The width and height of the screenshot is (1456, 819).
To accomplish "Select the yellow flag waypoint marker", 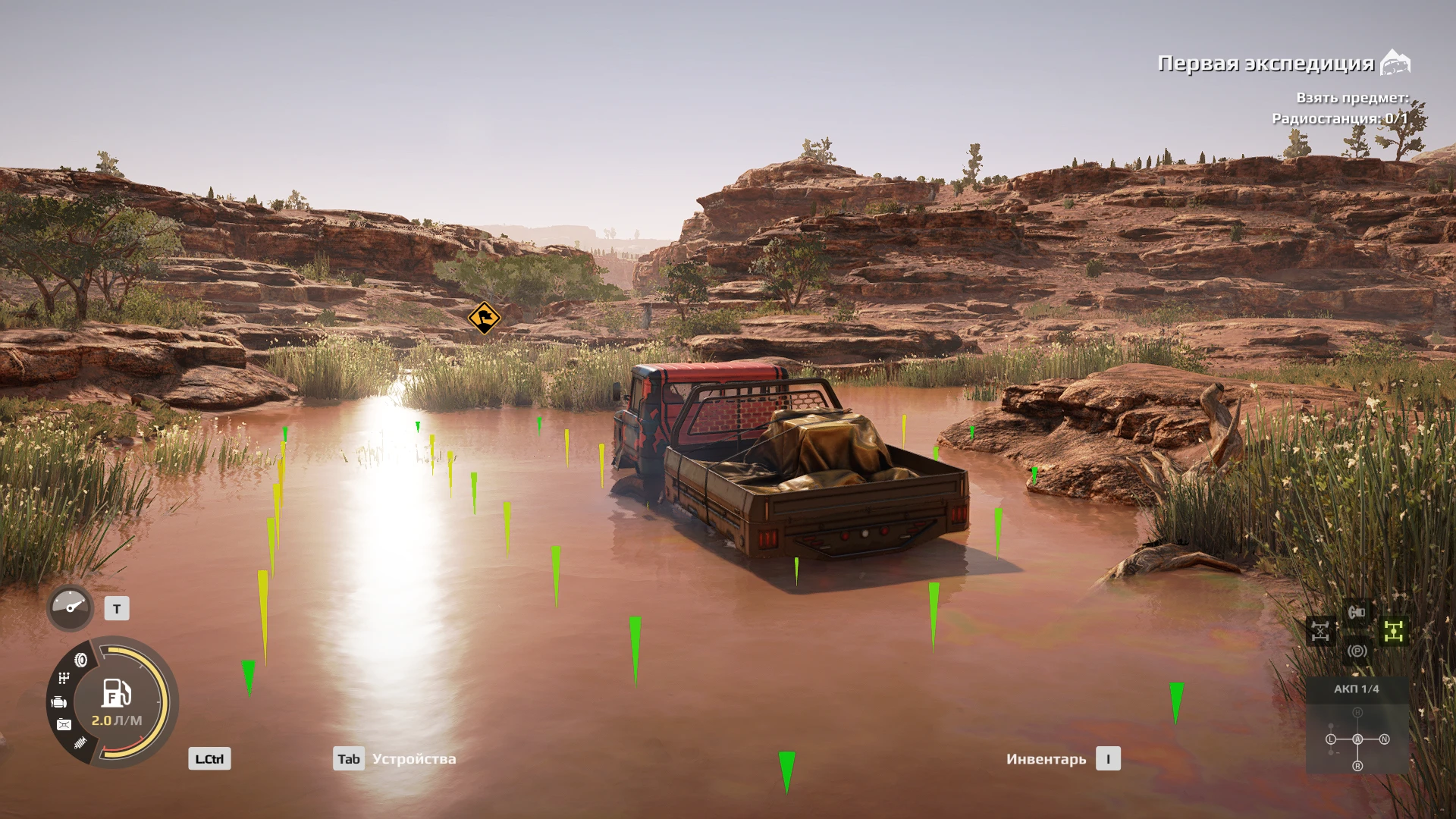I will pyautogui.click(x=484, y=318).
